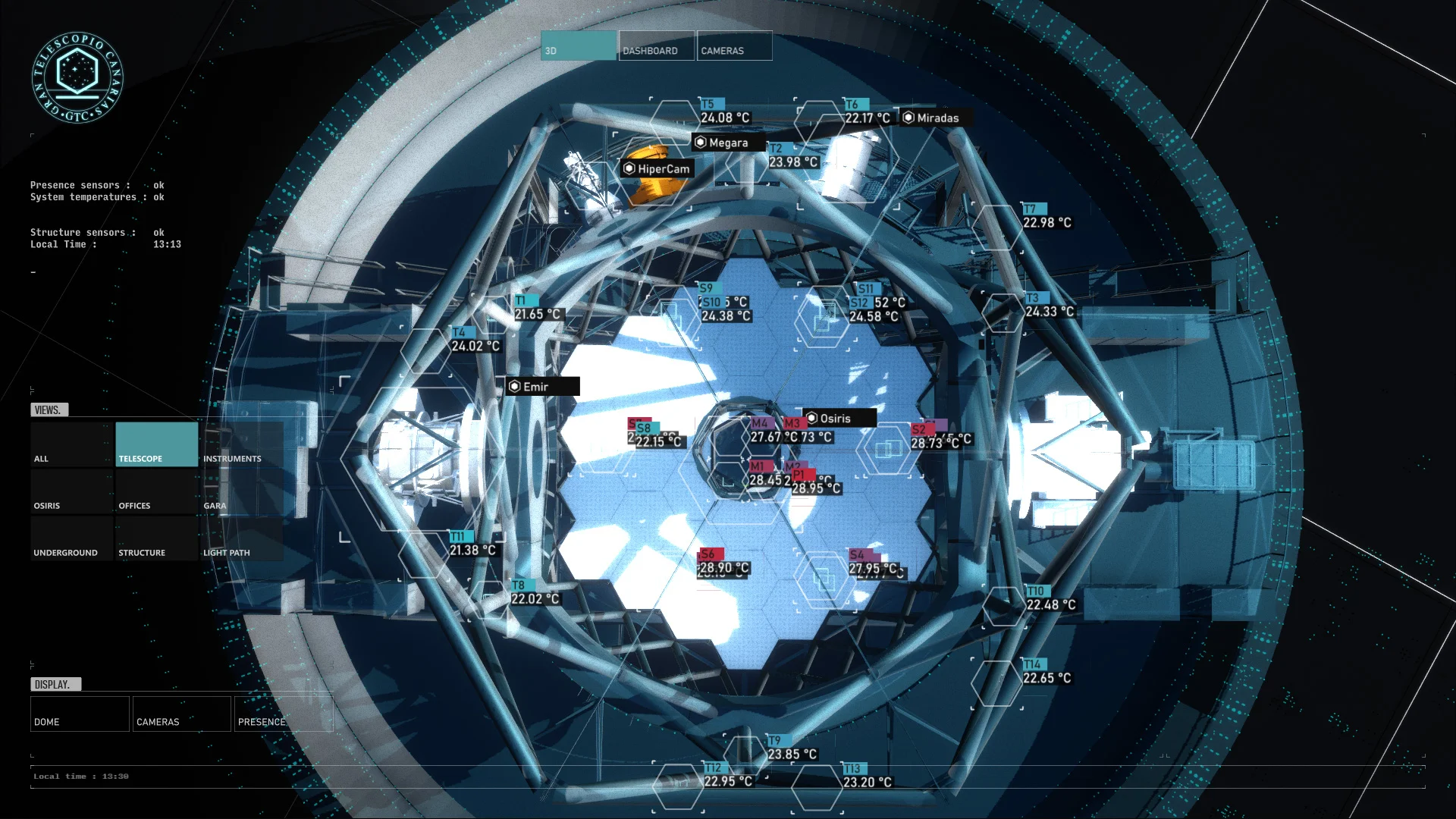Click the Gran Telescopio Canarias logo
Image resolution: width=1456 pixels, height=819 pixels.
(x=77, y=77)
